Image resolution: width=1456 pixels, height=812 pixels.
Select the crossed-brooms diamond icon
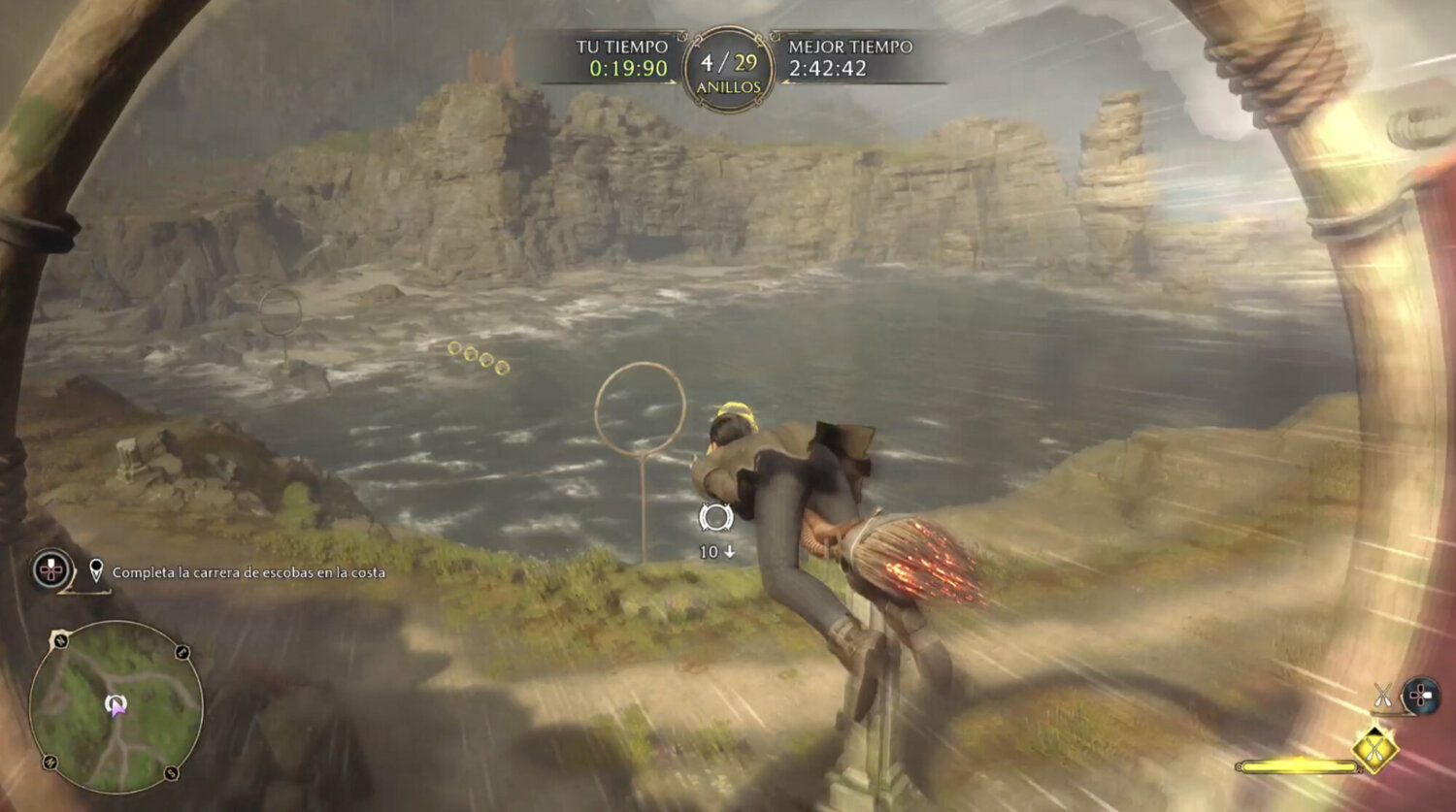(1374, 748)
